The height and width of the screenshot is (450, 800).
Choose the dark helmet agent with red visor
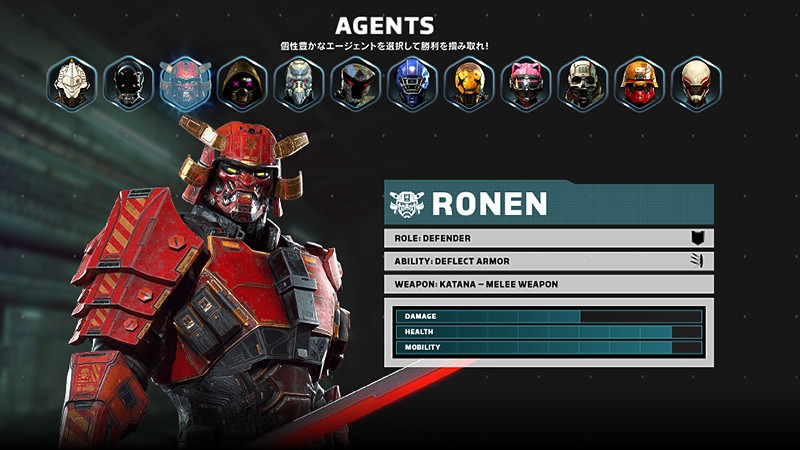tap(356, 82)
